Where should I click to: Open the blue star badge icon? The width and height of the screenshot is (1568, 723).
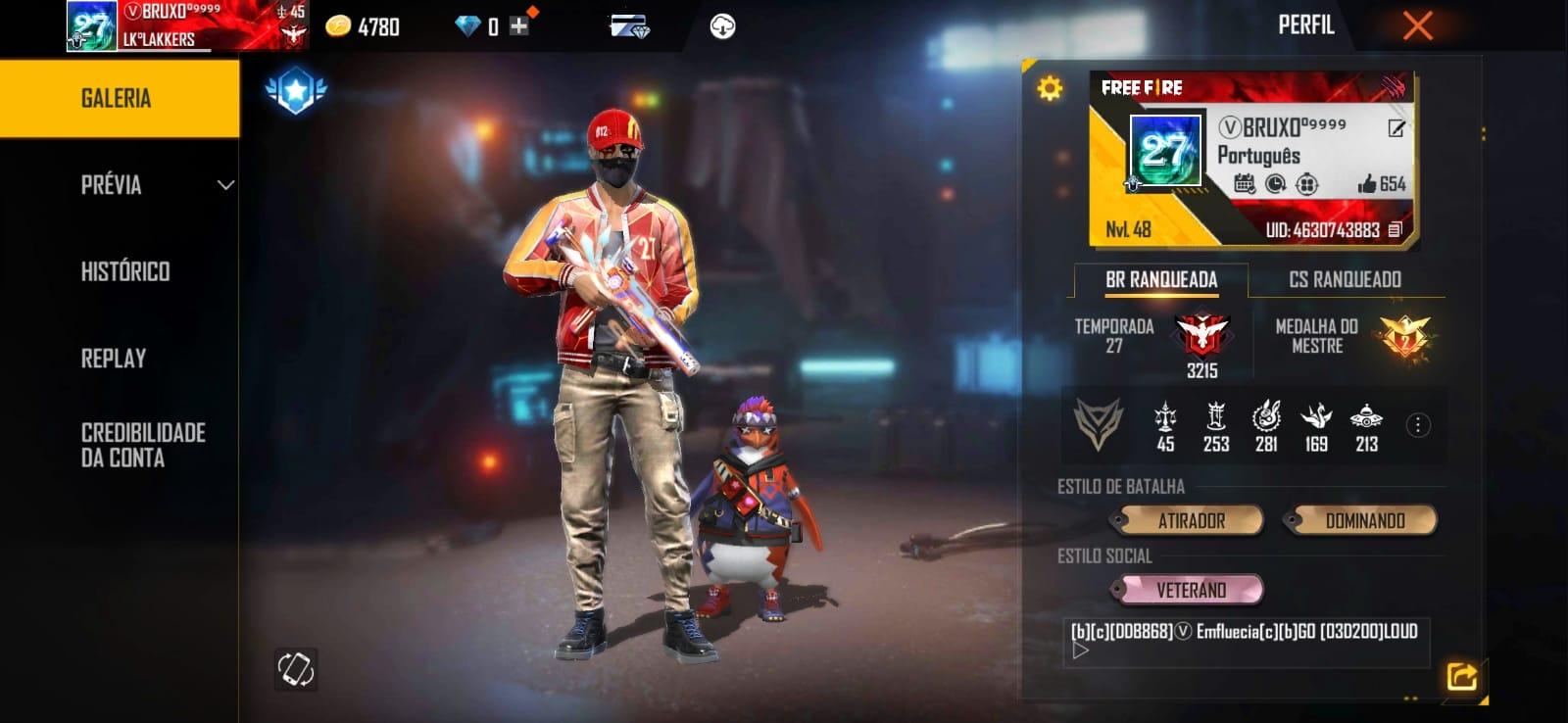(x=295, y=91)
